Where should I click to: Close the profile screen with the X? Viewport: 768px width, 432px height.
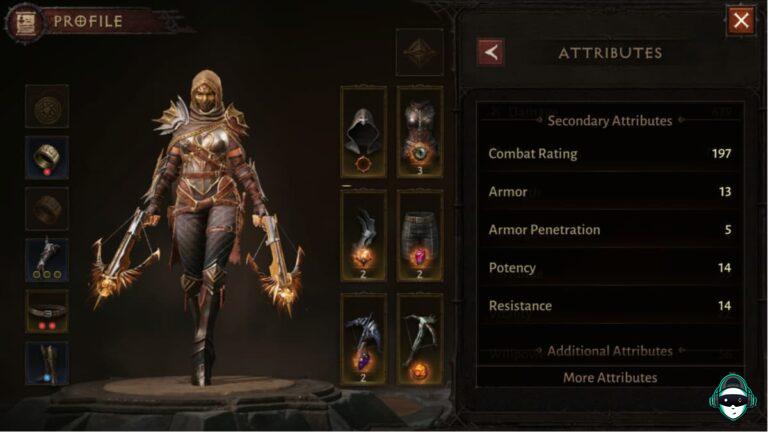741,20
